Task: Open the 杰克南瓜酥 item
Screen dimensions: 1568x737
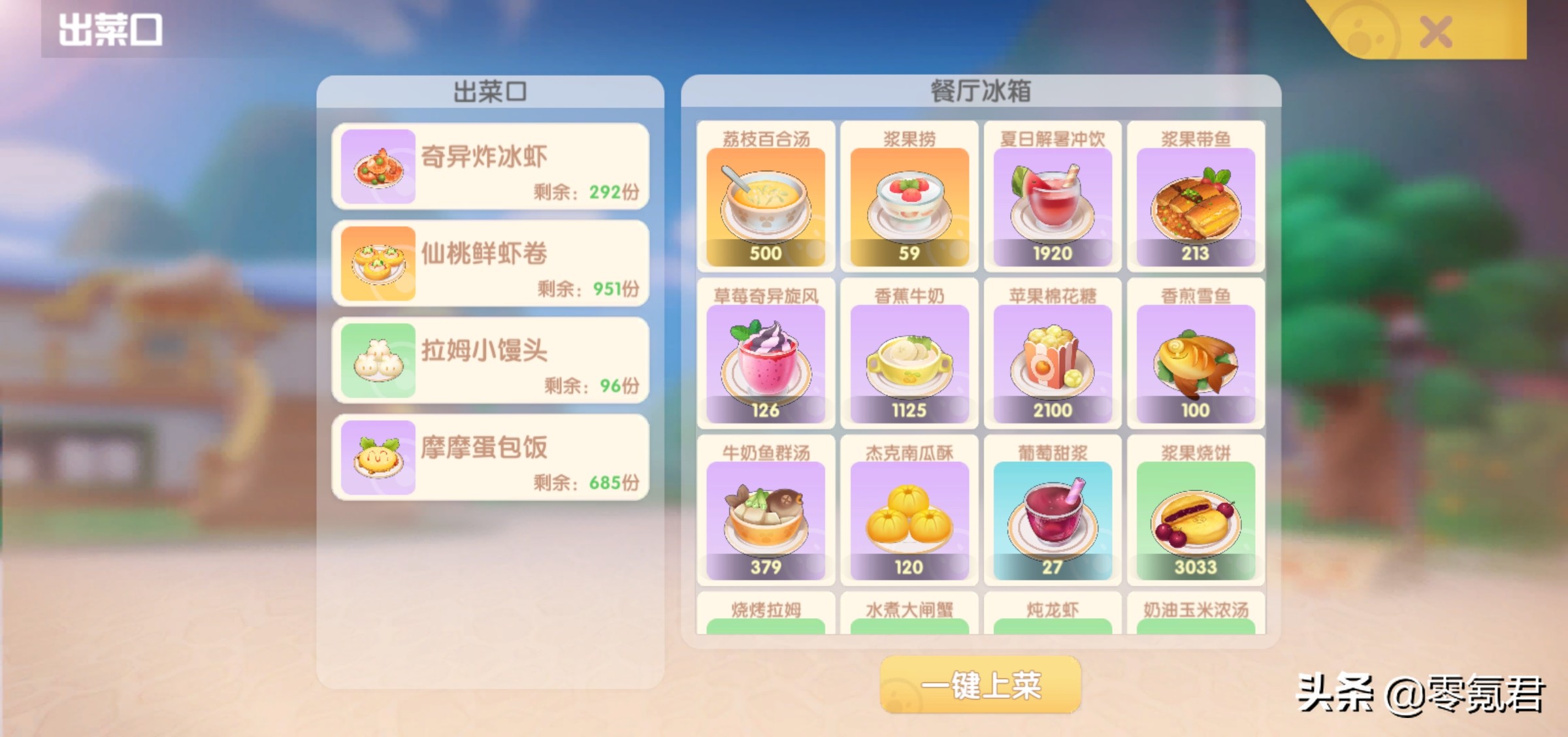Action: click(909, 513)
